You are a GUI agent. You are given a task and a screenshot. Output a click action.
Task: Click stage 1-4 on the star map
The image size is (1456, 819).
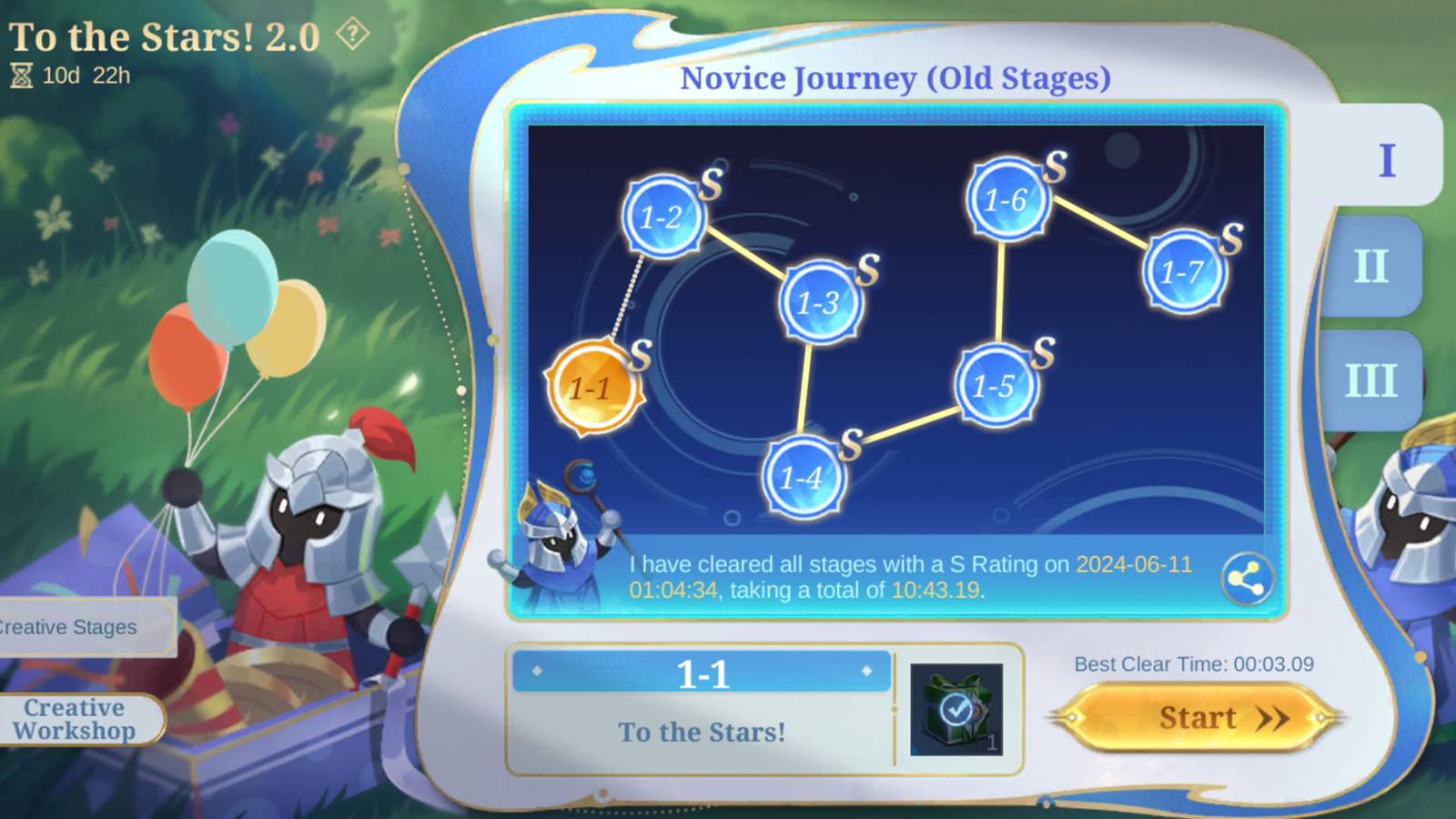(x=803, y=474)
